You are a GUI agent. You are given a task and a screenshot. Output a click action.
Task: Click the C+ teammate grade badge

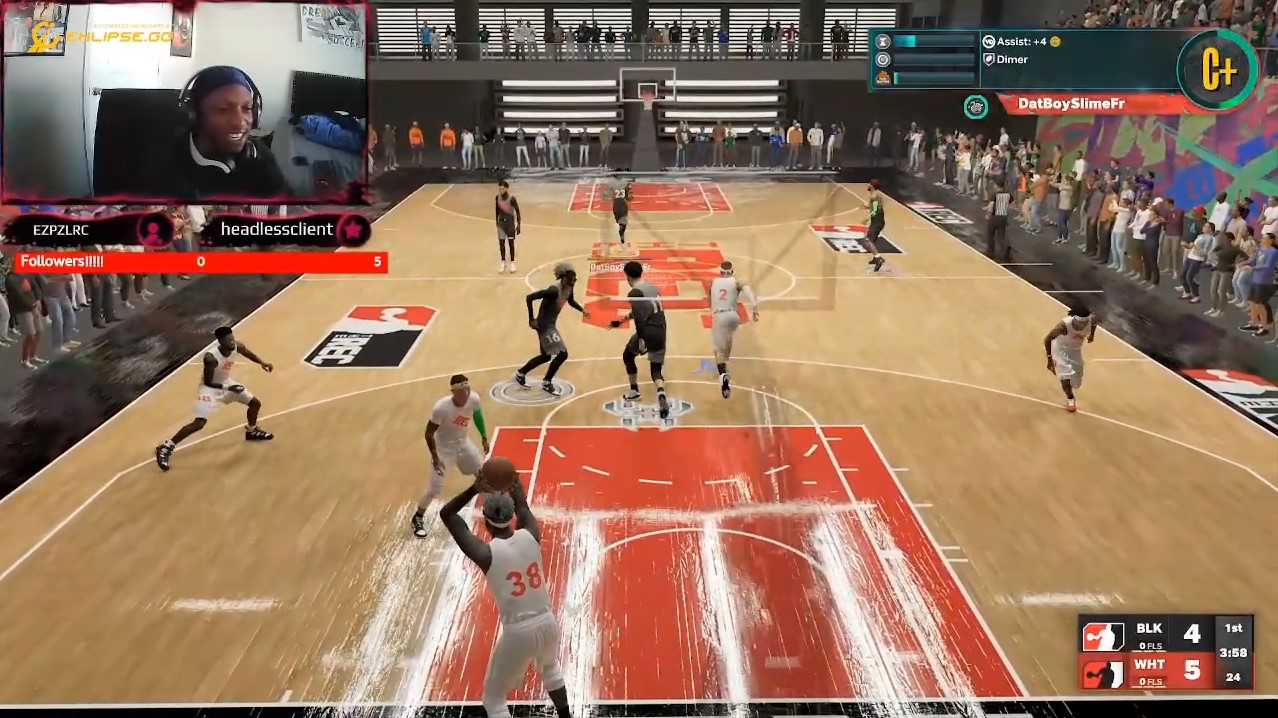(1217, 70)
